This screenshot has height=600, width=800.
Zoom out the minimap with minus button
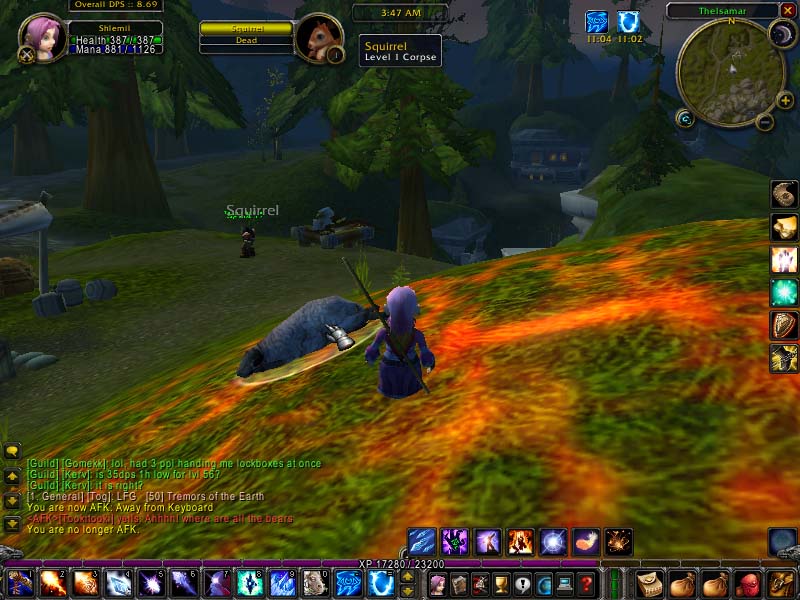point(765,123)
